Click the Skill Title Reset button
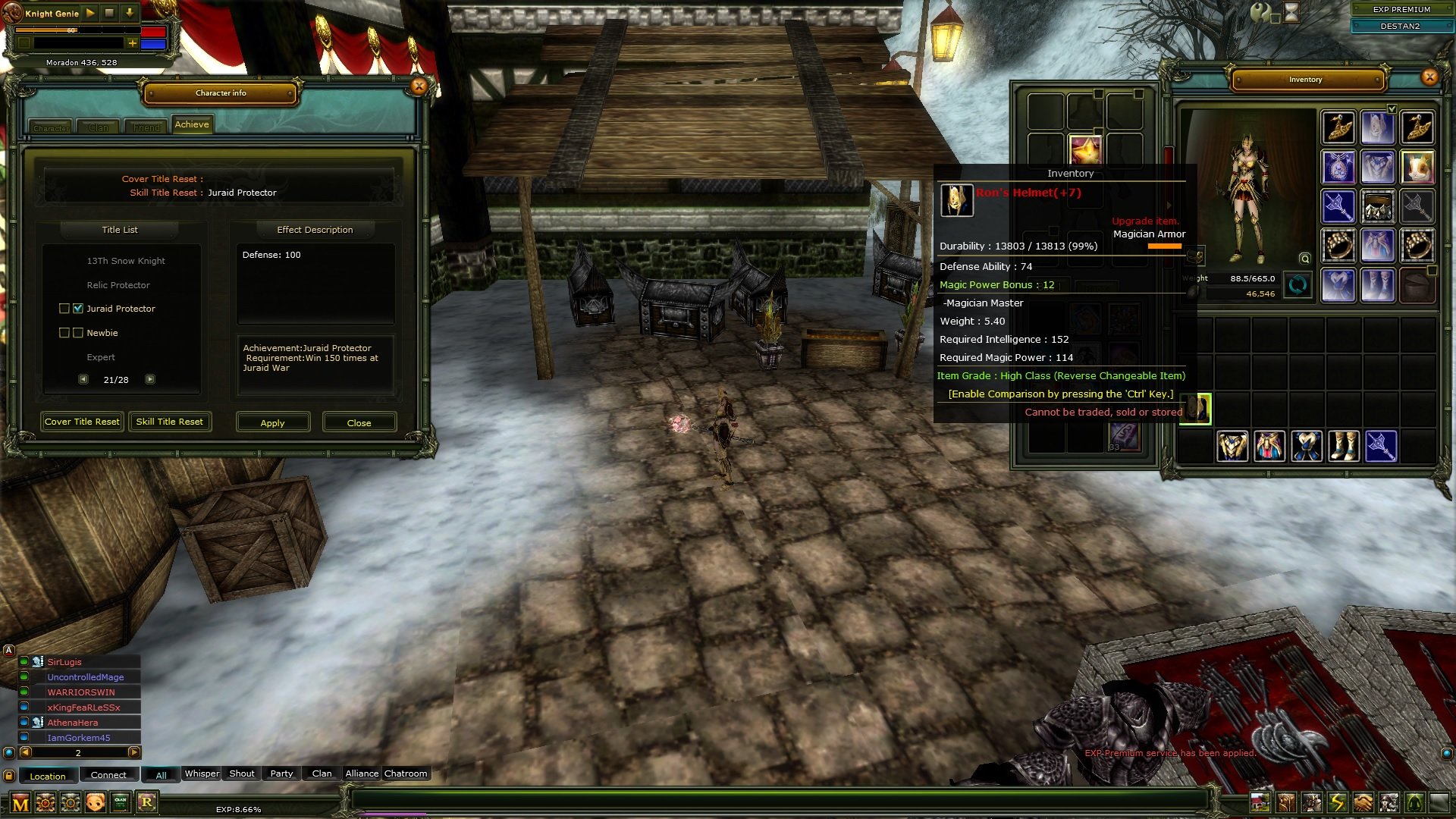This screenshot has height=819, width=1456. click(170, 422)
